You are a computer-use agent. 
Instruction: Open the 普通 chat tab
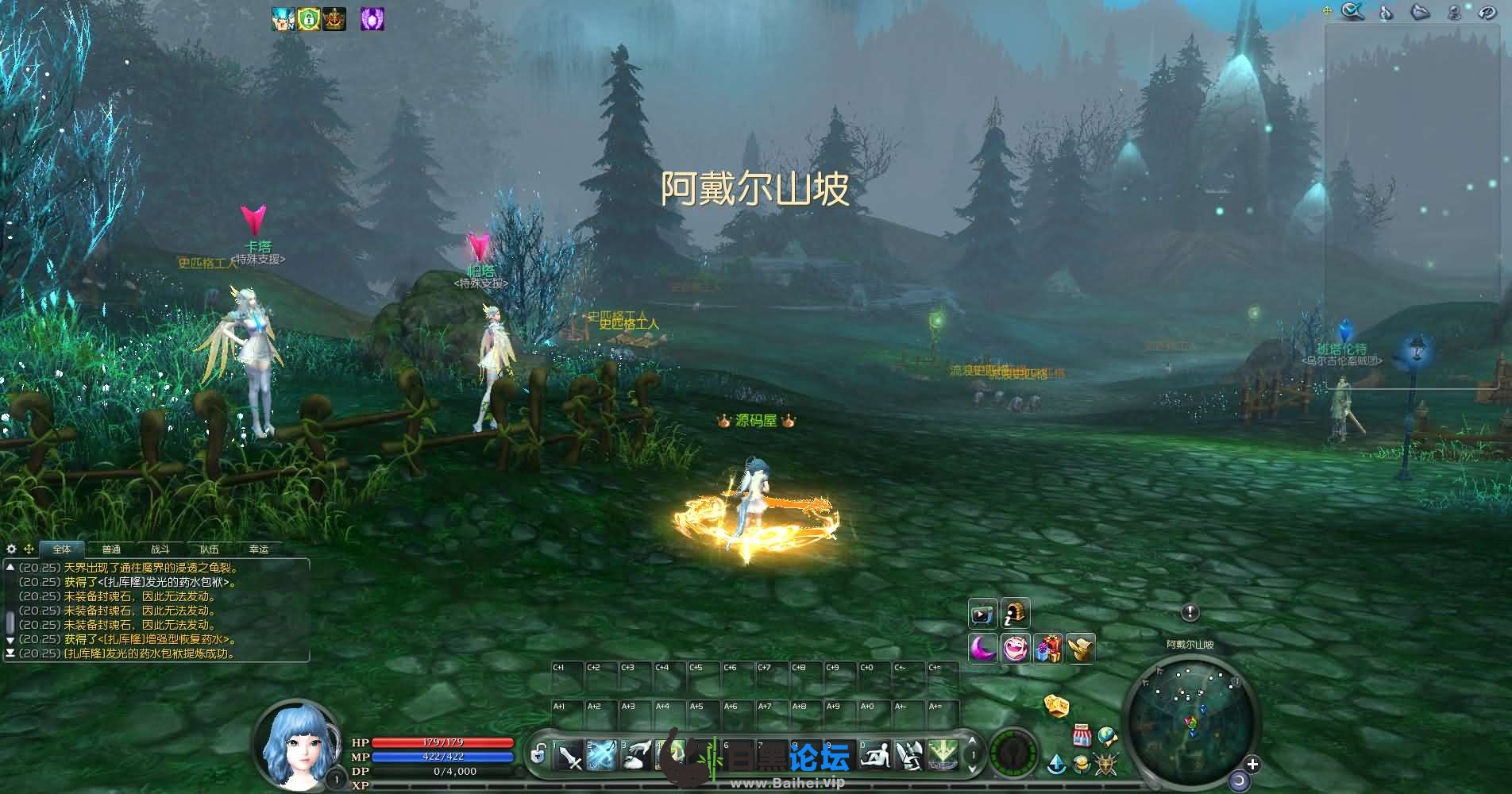(111, 549)
